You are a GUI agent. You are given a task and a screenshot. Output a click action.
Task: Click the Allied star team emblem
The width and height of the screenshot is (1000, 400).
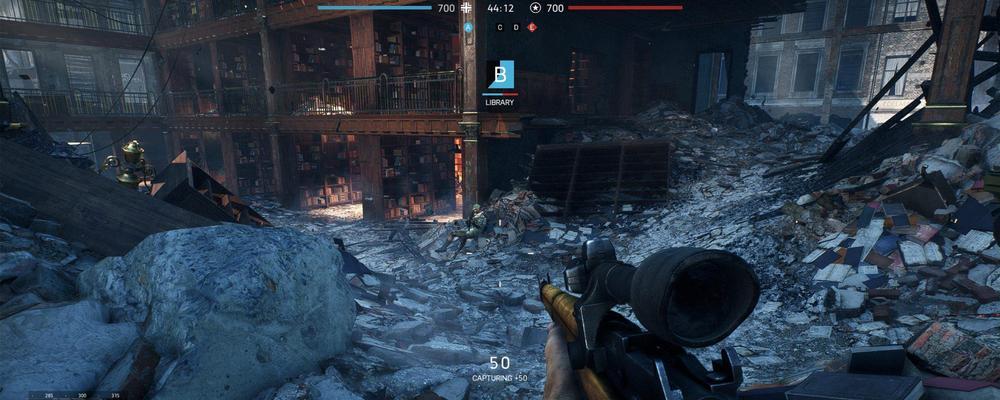coord(535,8)
